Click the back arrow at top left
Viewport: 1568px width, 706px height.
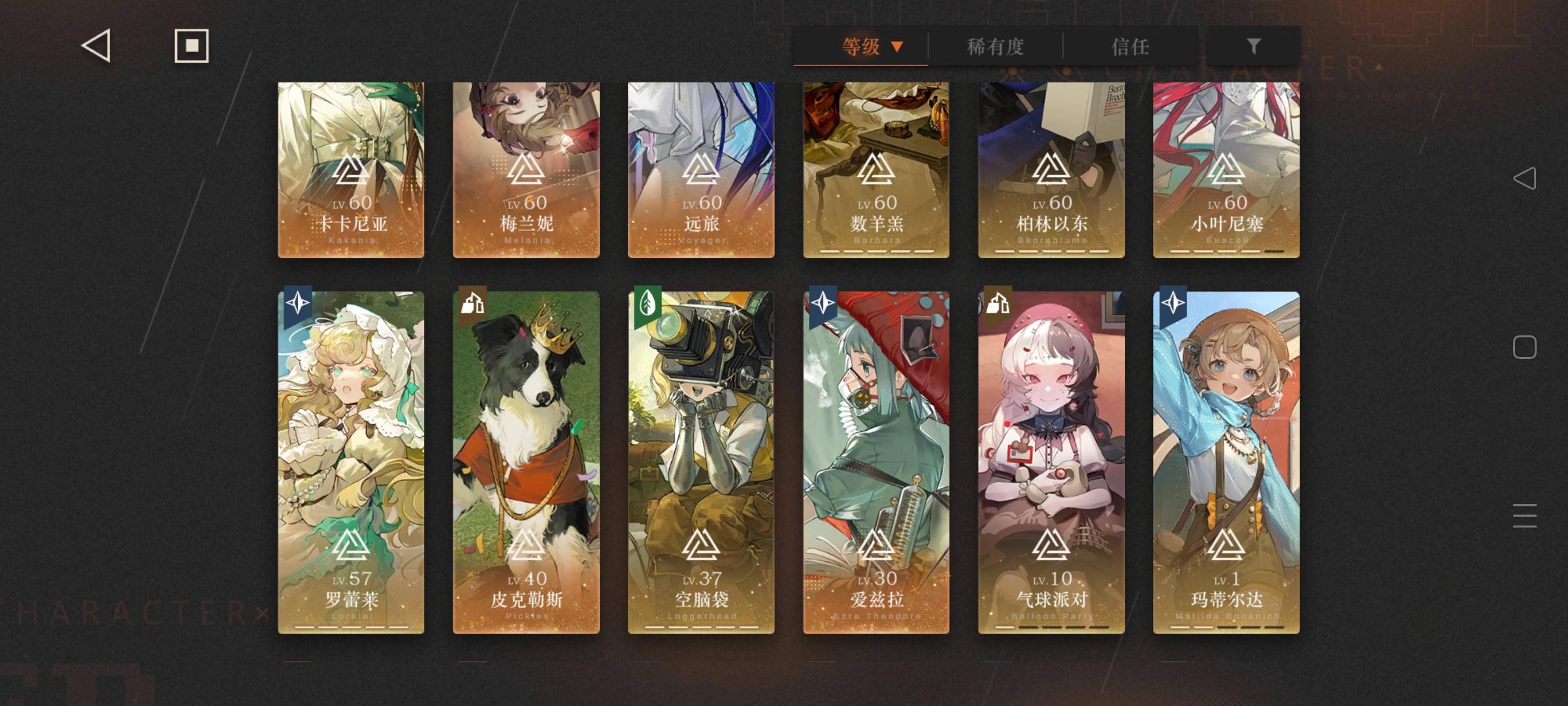click(95, 46)
